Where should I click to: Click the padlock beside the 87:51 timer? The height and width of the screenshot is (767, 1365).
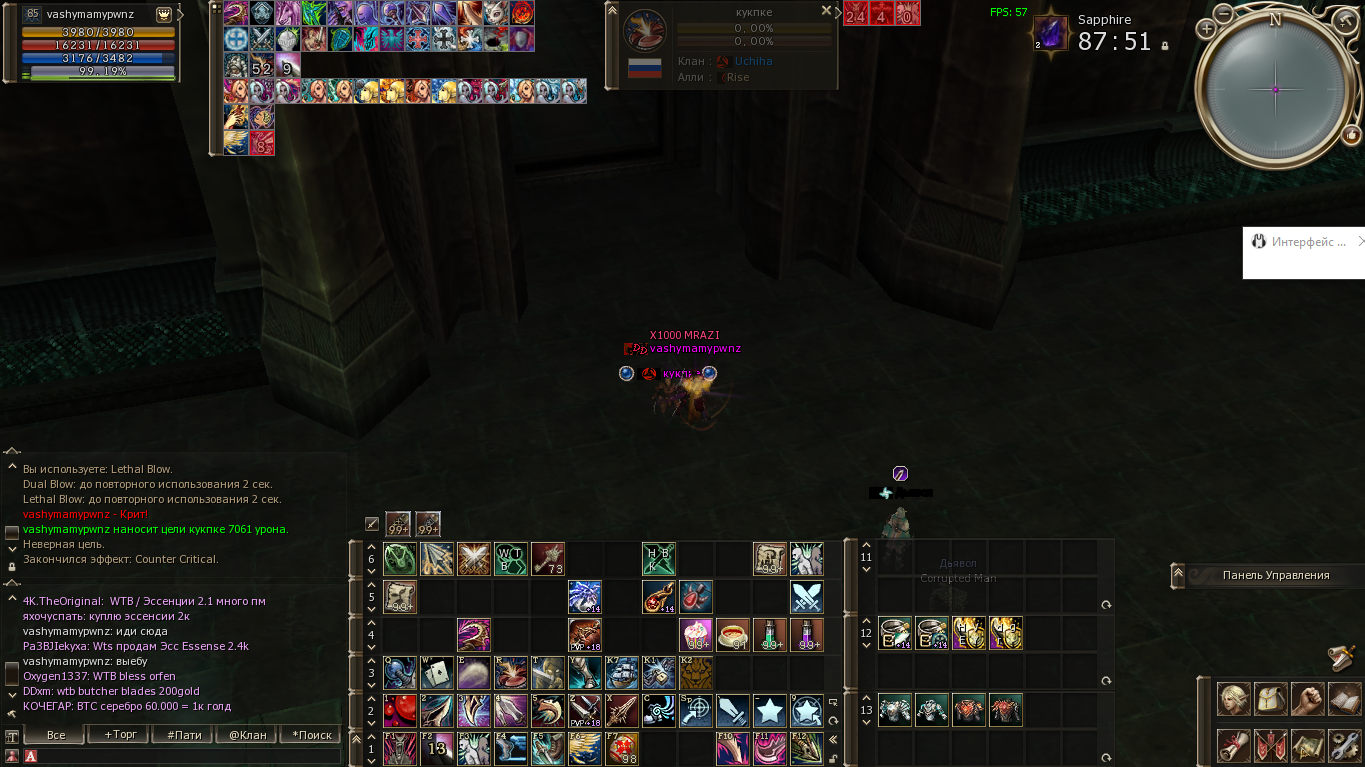(x=1165, y=45)
